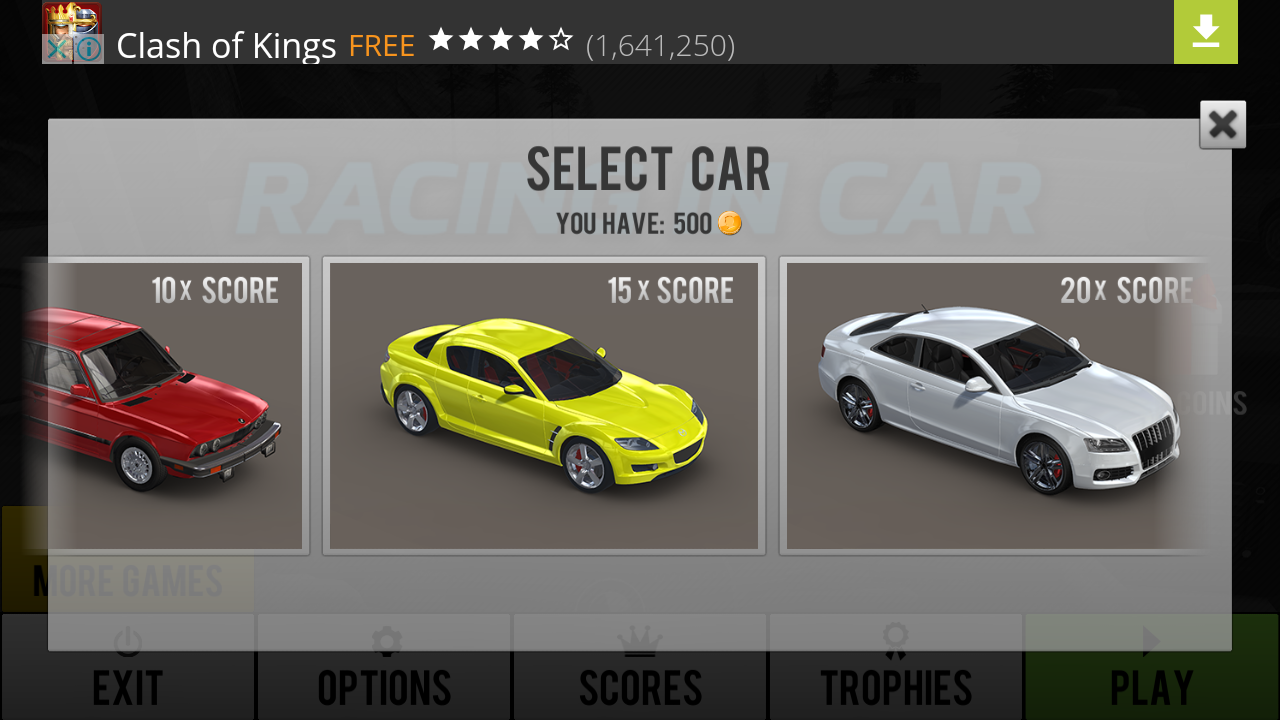Start the game with the play arrow icon
Screen dimensions: 1280x720
coord(1150,643)
